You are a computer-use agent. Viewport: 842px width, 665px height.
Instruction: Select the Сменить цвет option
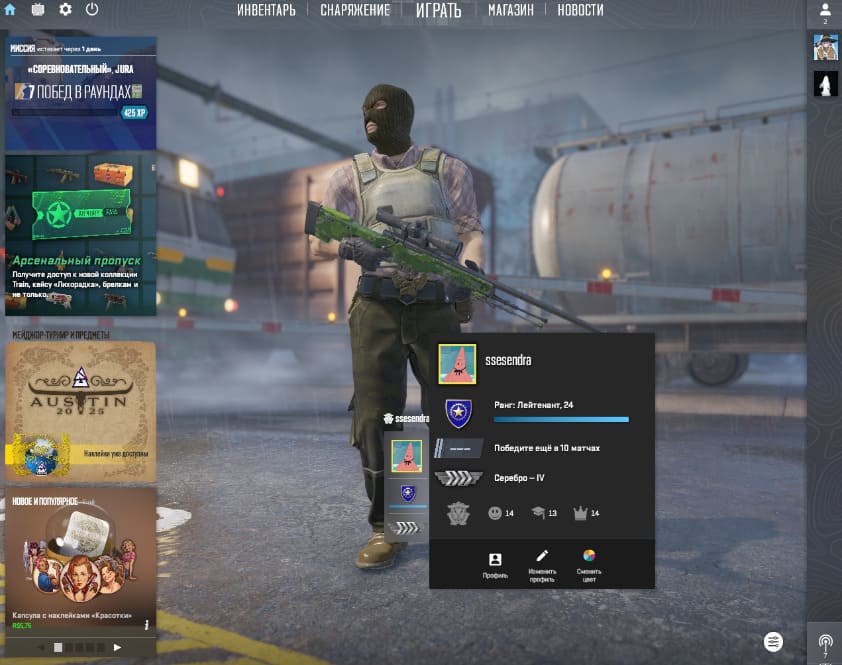pyautogui.click(x=589, y=565)
